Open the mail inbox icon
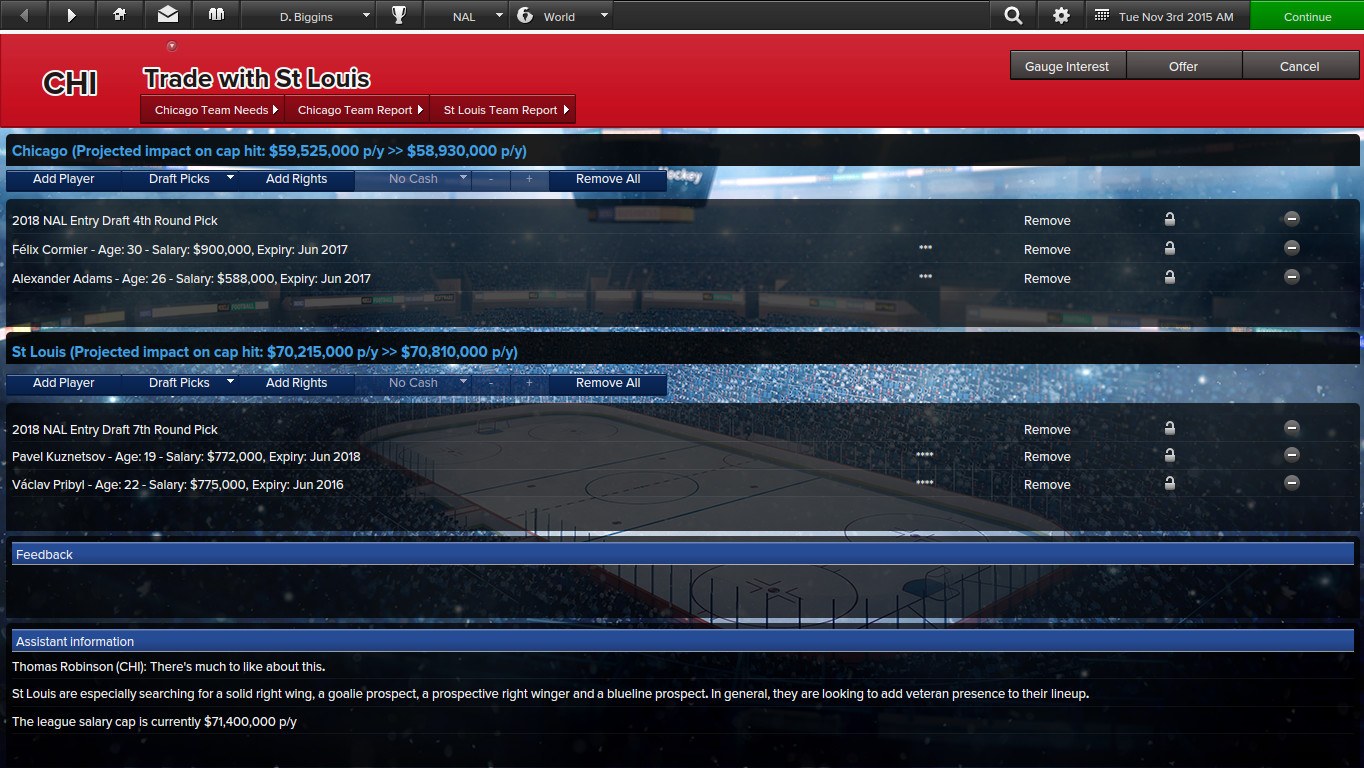 click(167, 14)
